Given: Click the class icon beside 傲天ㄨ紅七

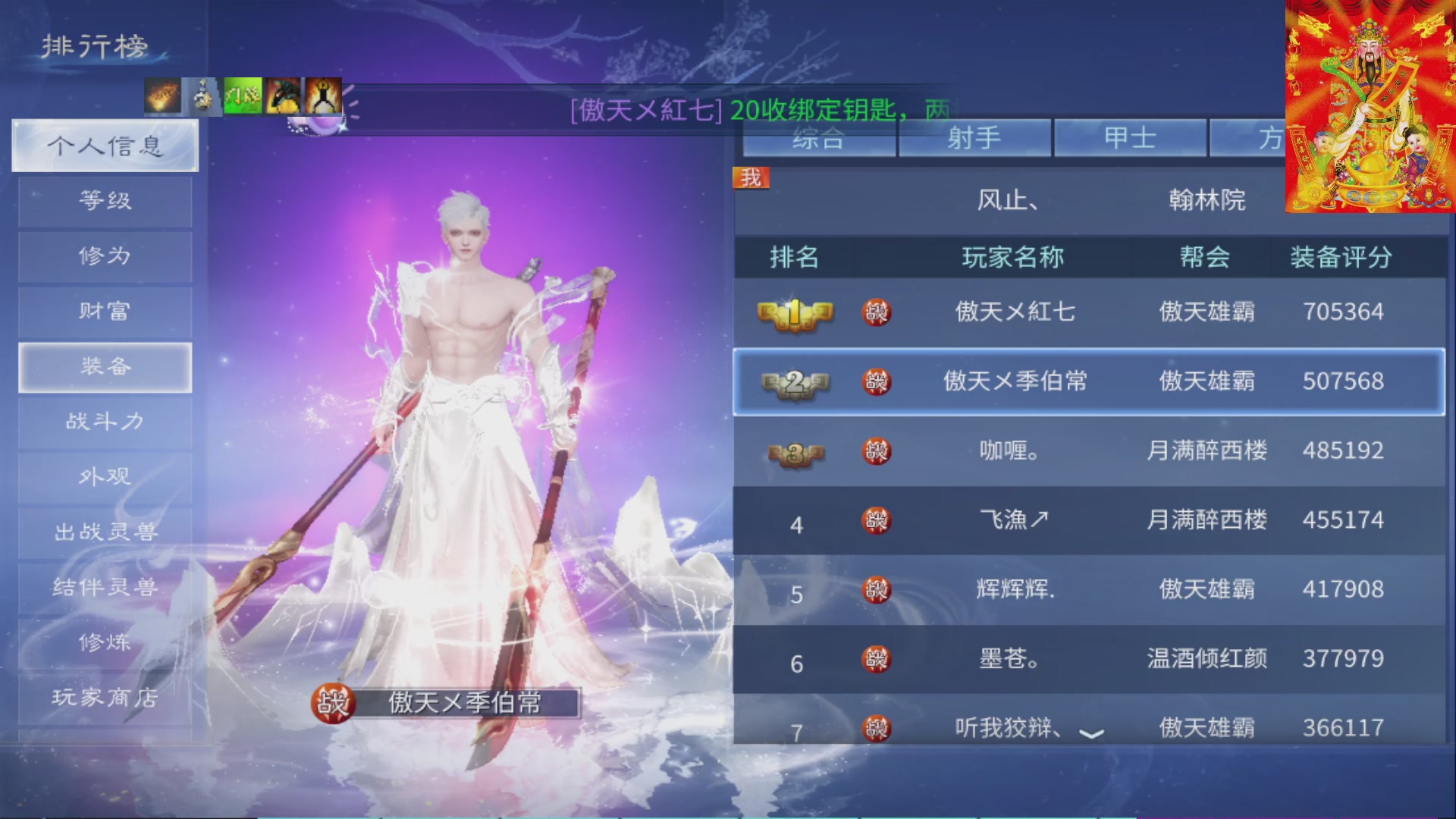Looking at the screenshot, I should (x=877, y=312).
